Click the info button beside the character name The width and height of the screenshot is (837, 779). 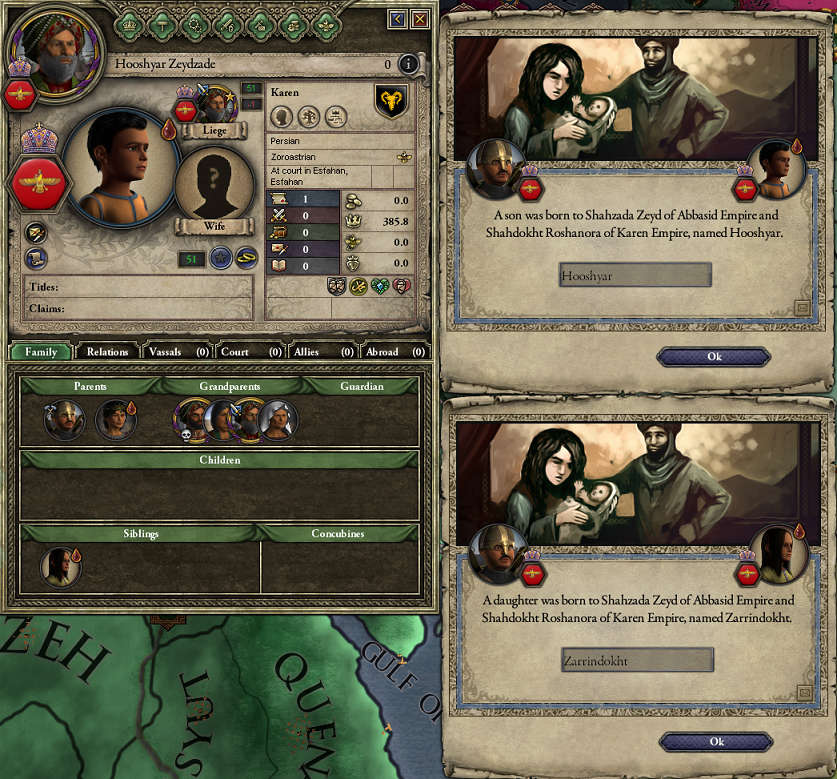click(x=408, y=64)
